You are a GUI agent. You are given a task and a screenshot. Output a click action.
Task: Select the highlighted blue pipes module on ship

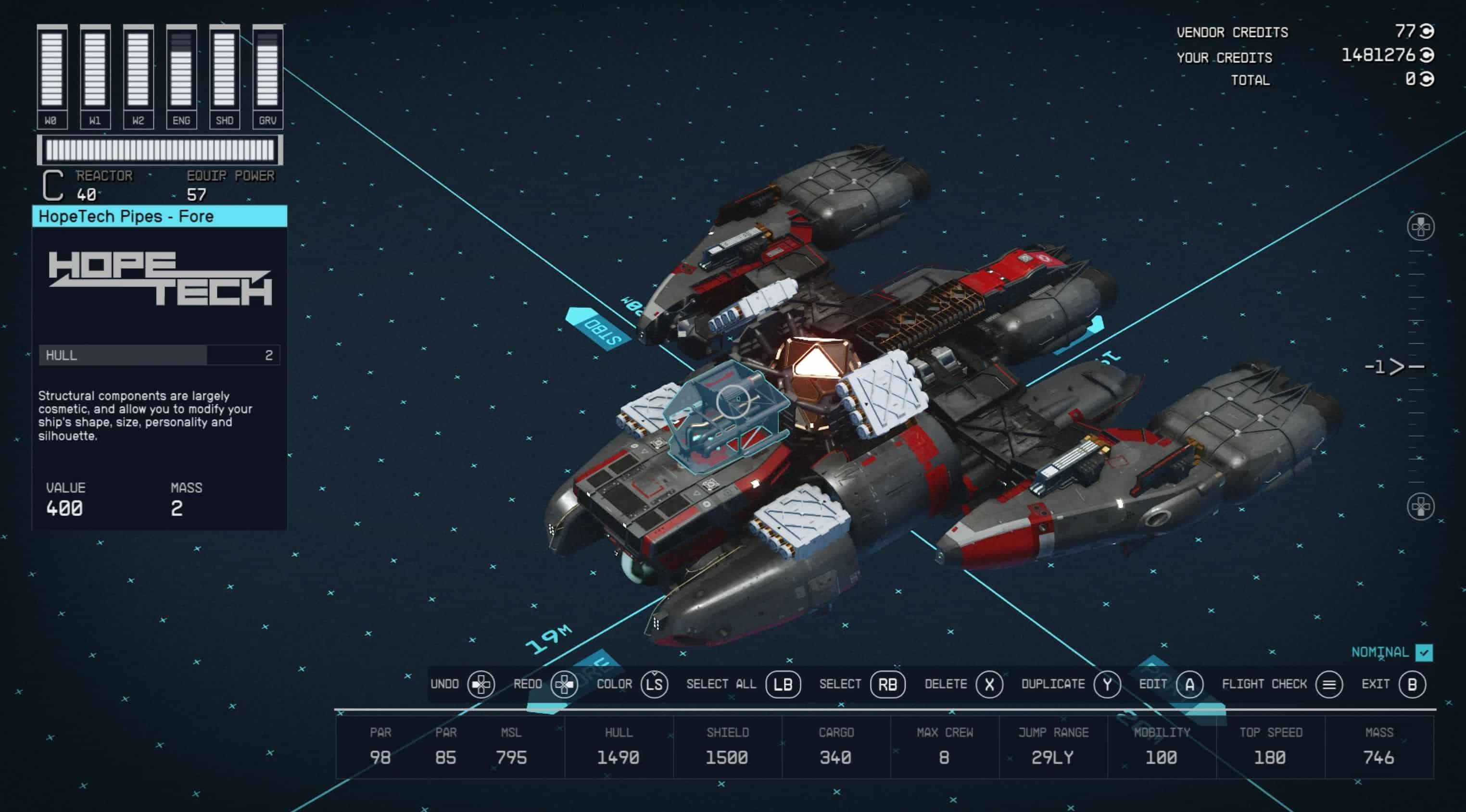point(726,415)
